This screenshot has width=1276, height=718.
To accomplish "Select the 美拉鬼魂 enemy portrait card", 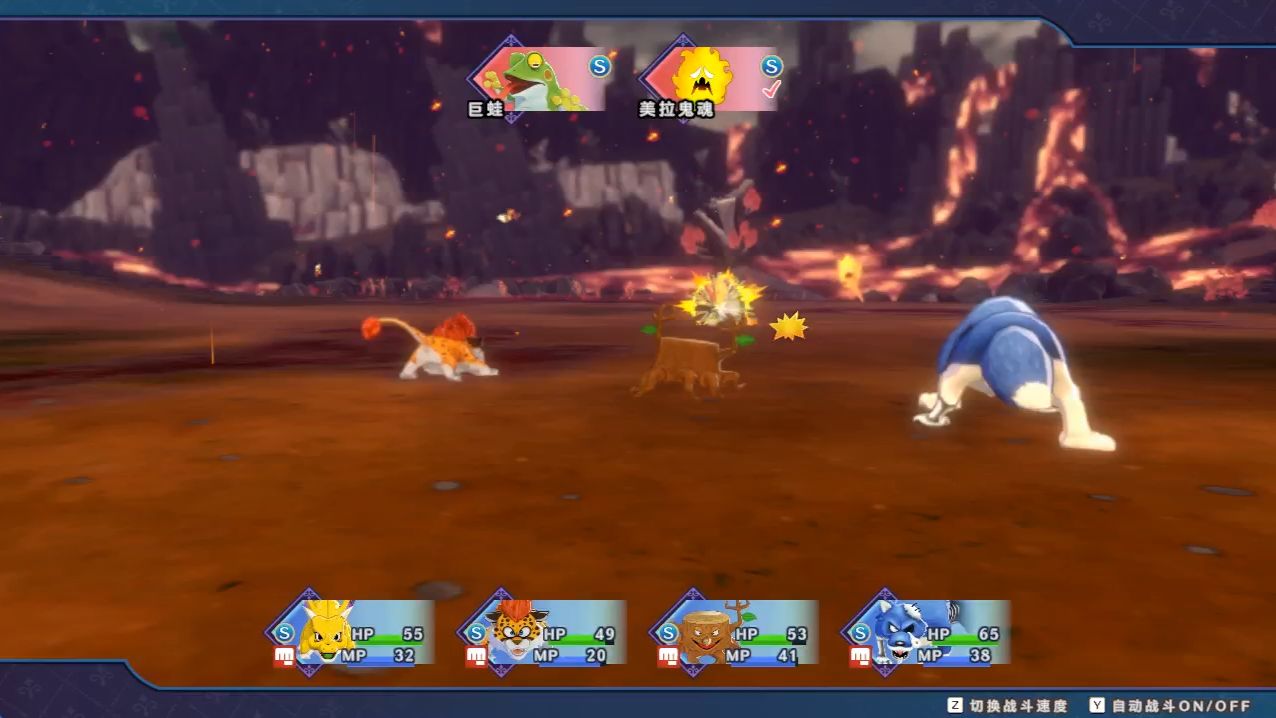I will pyautogui.click(x=711, y=78).
